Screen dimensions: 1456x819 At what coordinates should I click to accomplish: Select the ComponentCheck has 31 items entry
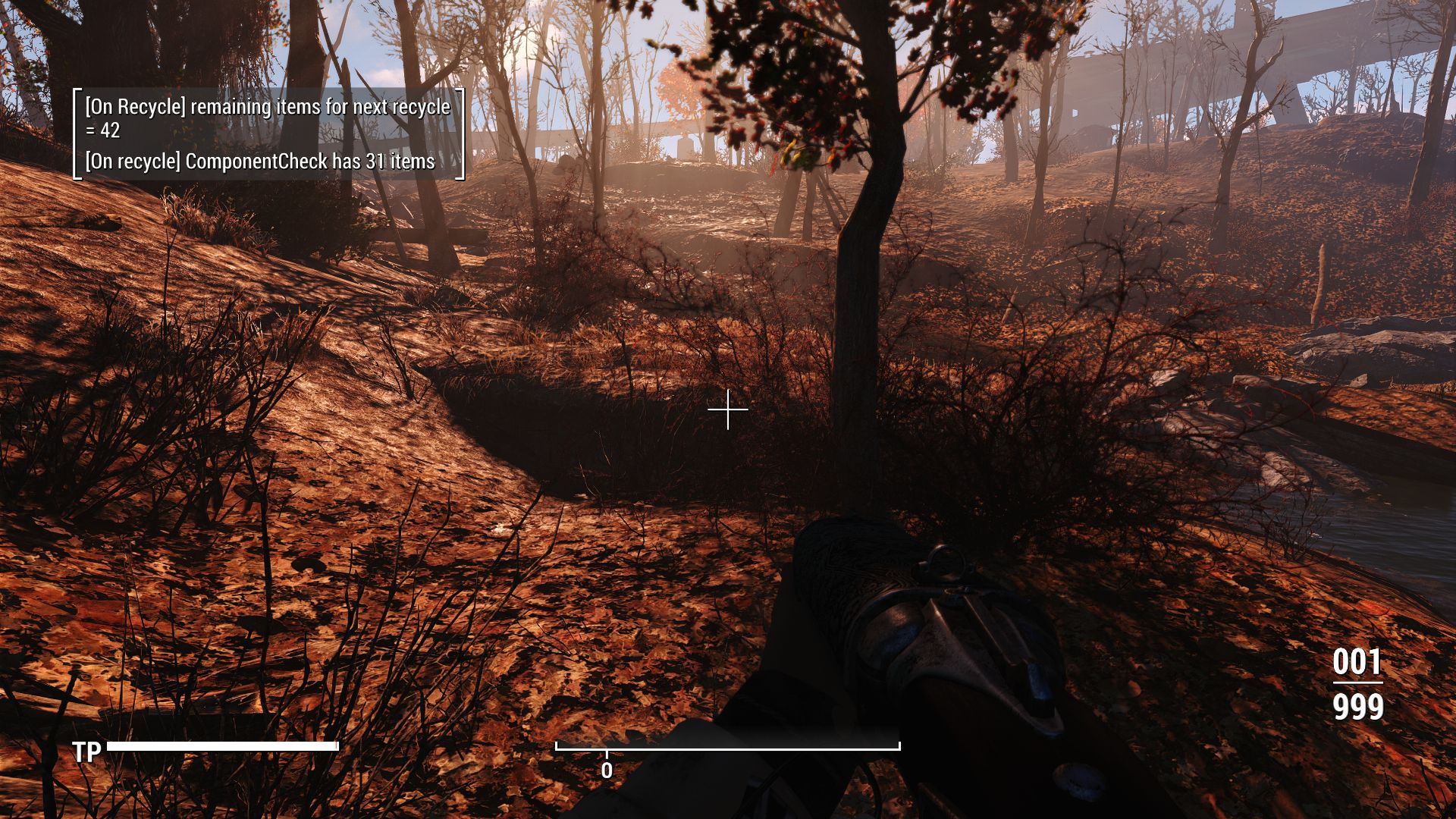[x=264, y=161]
